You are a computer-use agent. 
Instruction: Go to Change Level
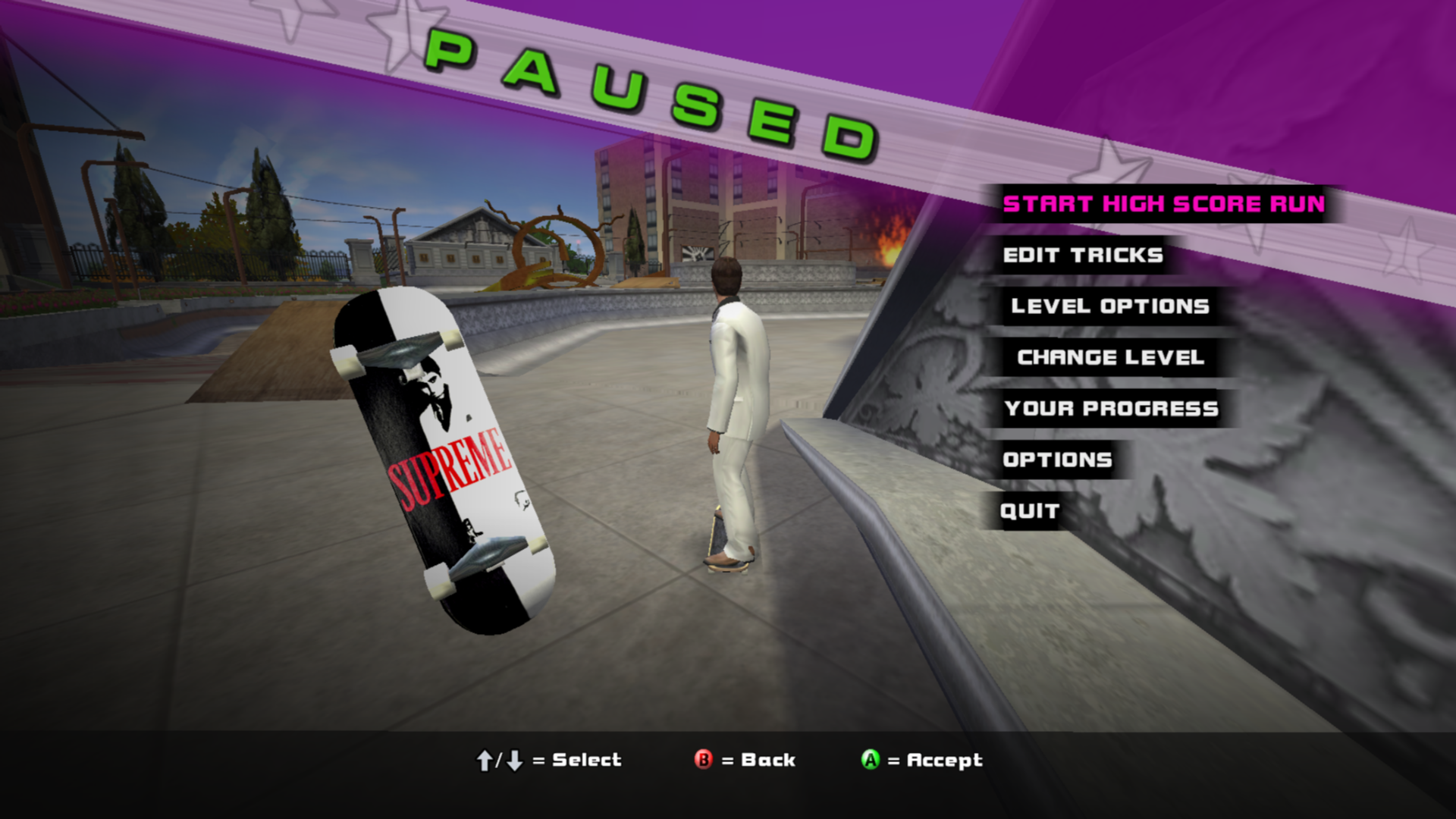coord(1110,357)
